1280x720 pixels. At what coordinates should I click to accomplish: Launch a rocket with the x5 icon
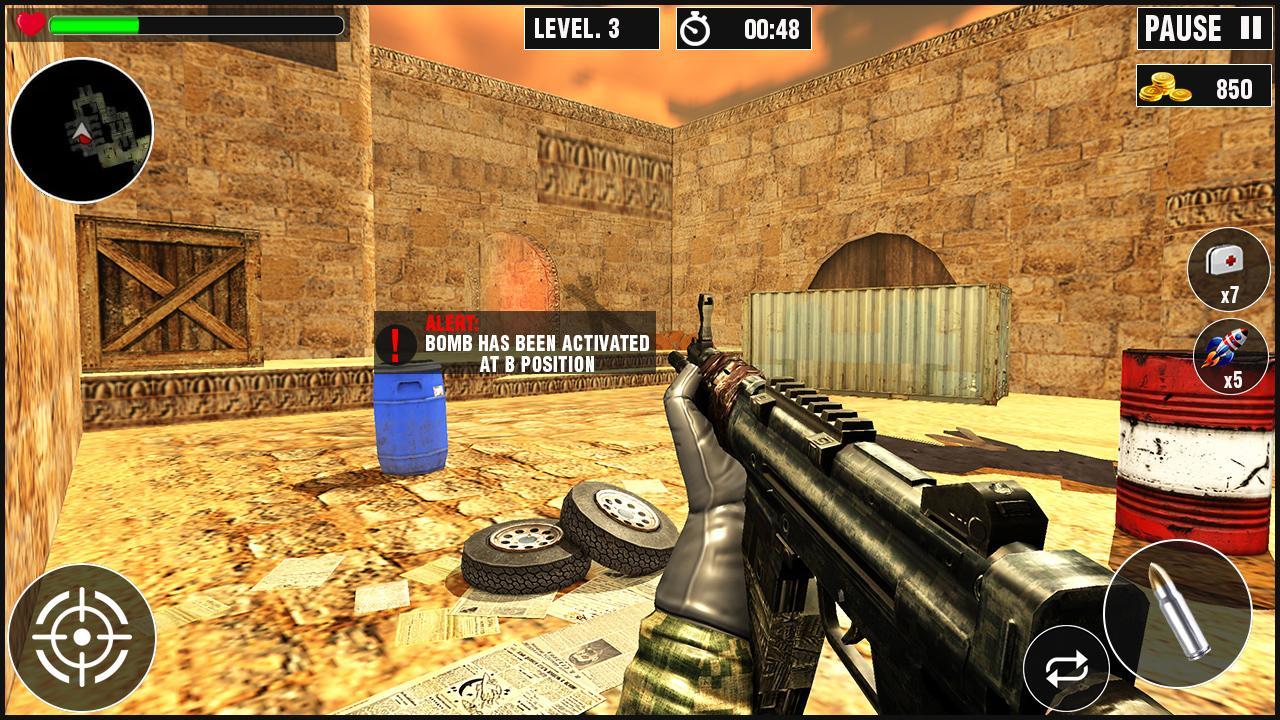click(1231, 357)
